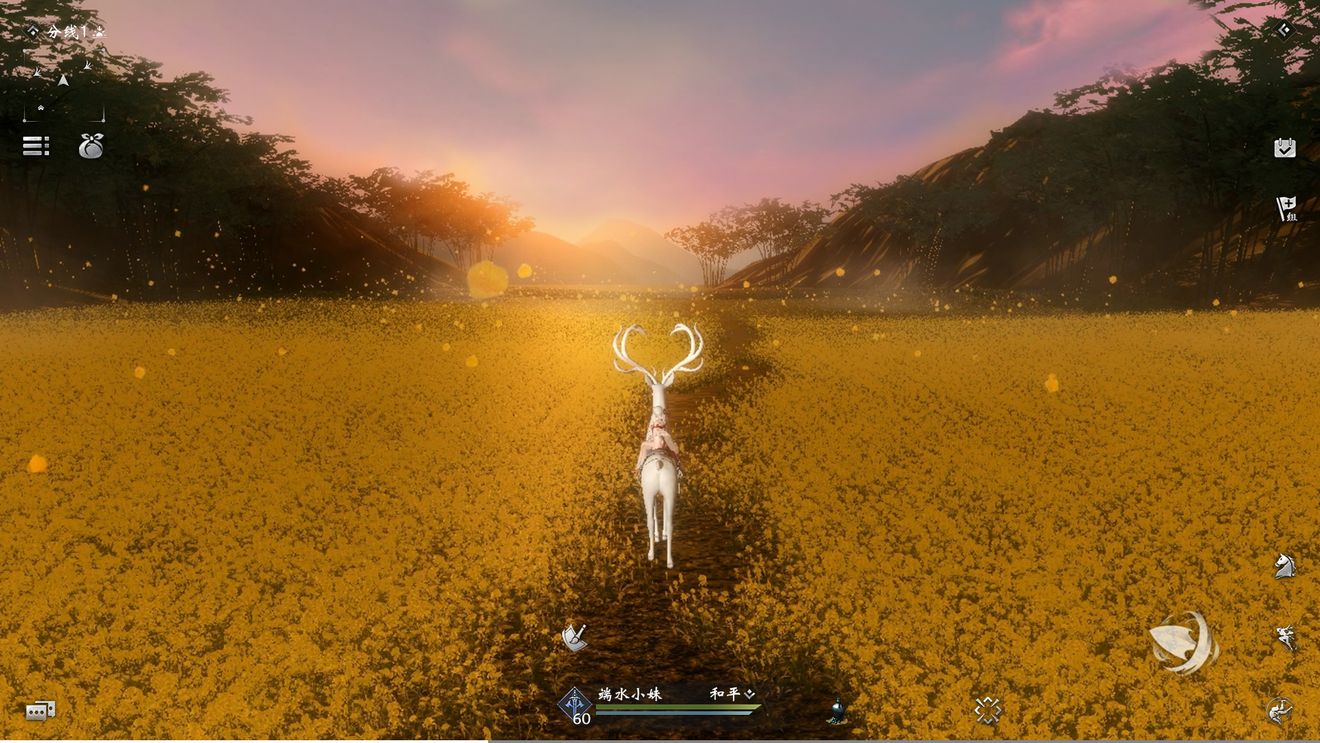Trigger the large swirling wing action button
Image resolution: width=1320 pixels, height=743 pixels.
(x=1183, y=643)
